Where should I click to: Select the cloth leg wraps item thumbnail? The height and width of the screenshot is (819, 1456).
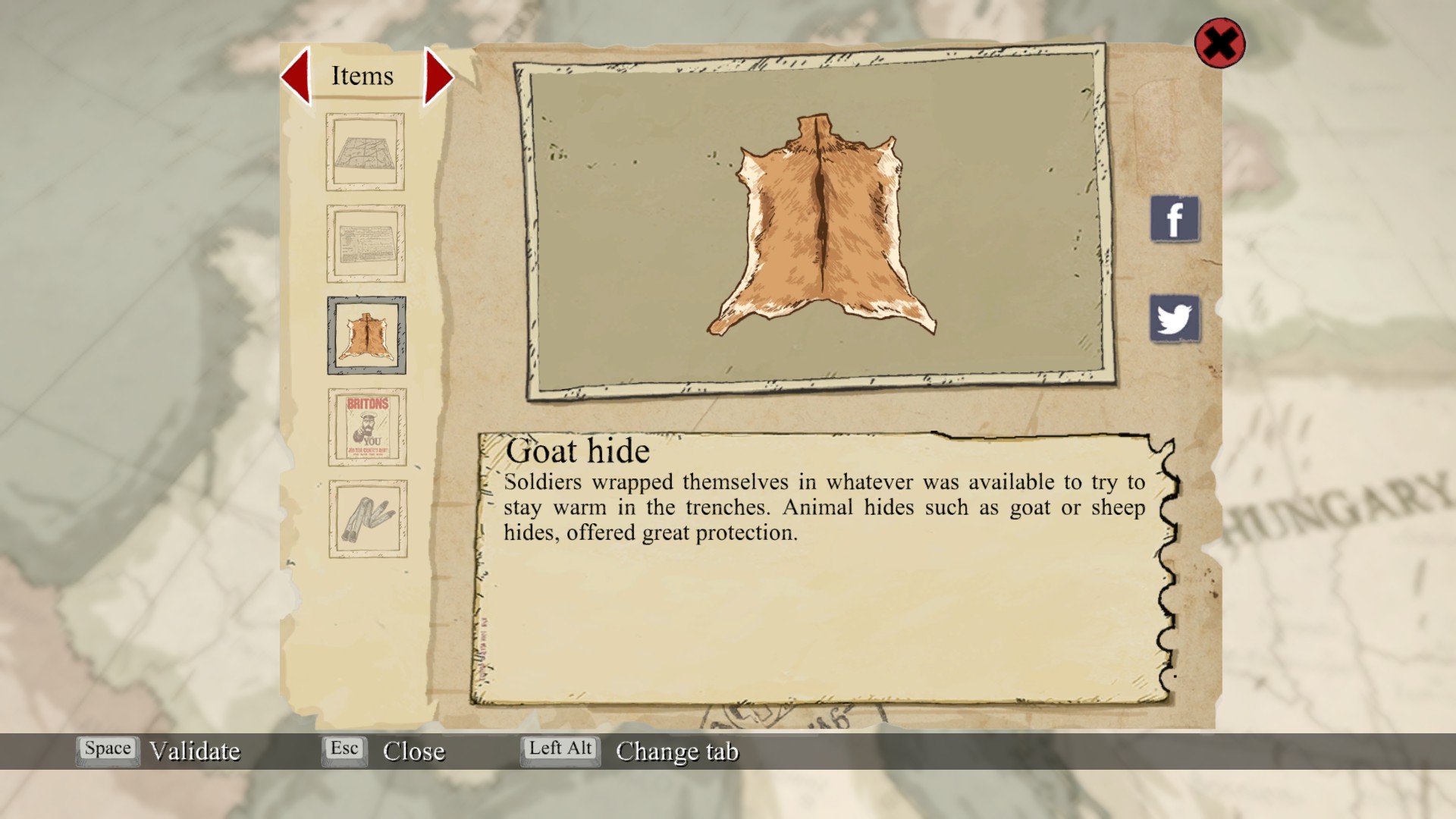tap(368, 519)
